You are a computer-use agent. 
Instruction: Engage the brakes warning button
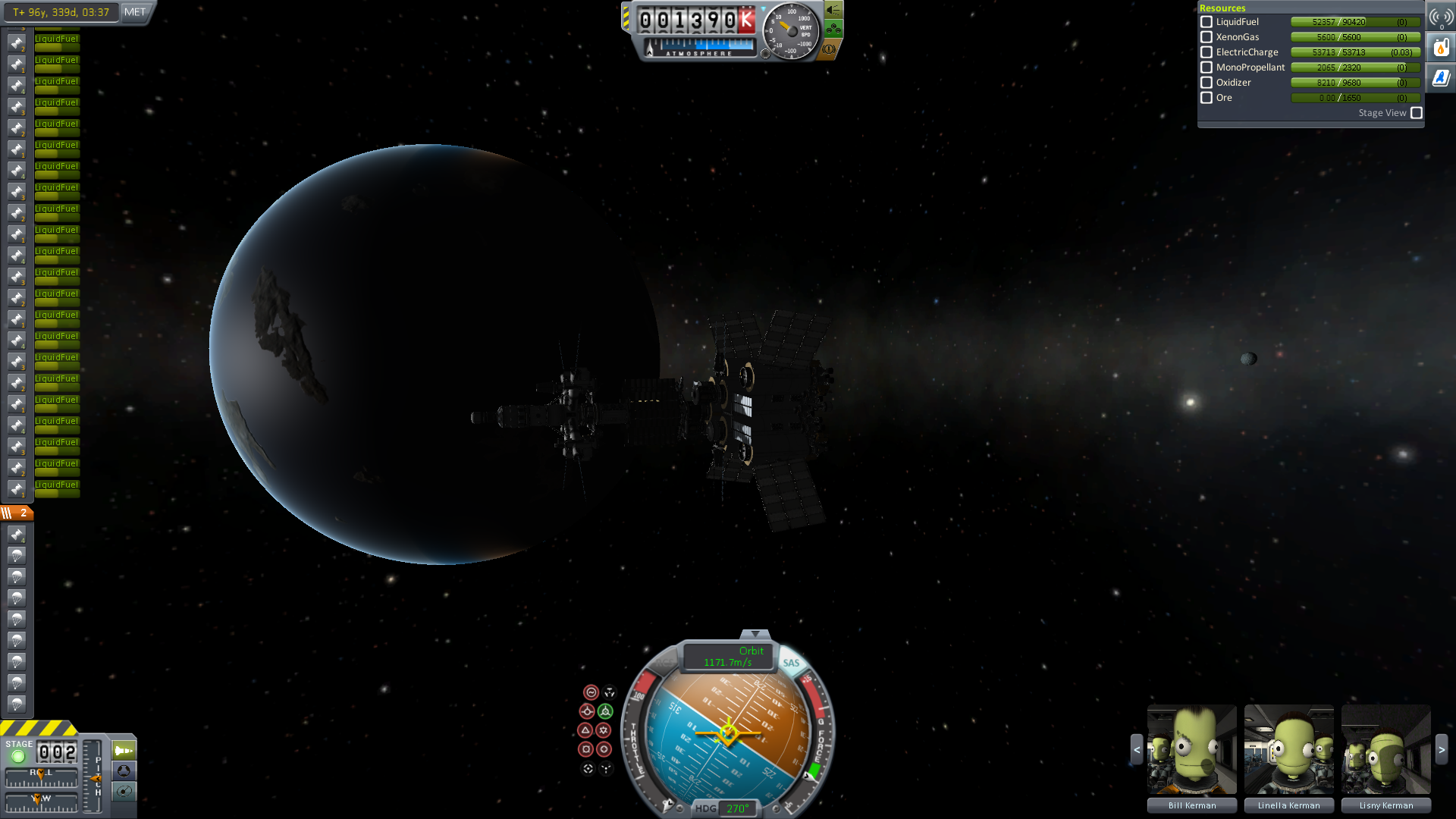[x=829, y=49]
